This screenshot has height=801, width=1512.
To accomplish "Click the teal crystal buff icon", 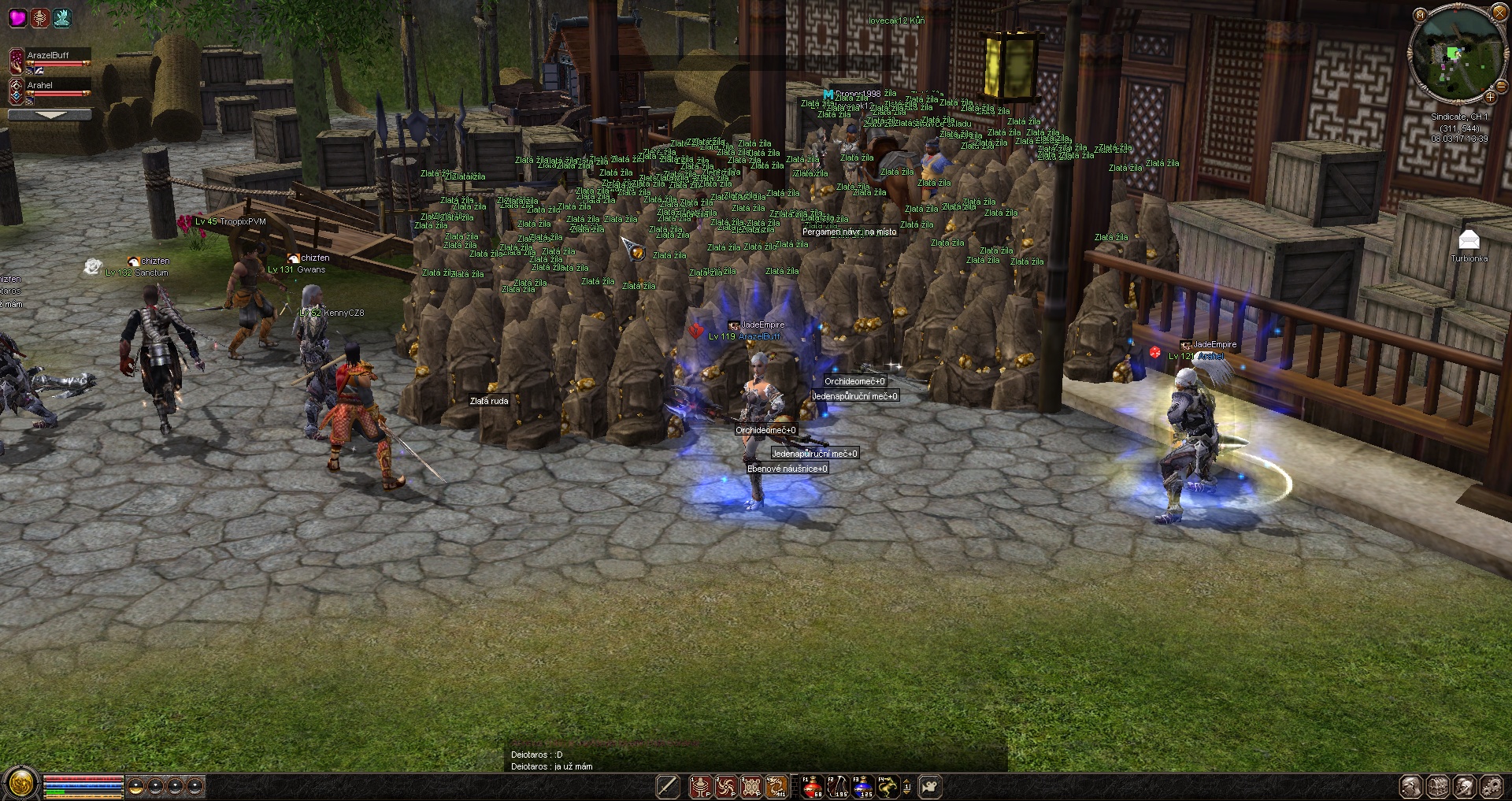I will click(61, 17).
